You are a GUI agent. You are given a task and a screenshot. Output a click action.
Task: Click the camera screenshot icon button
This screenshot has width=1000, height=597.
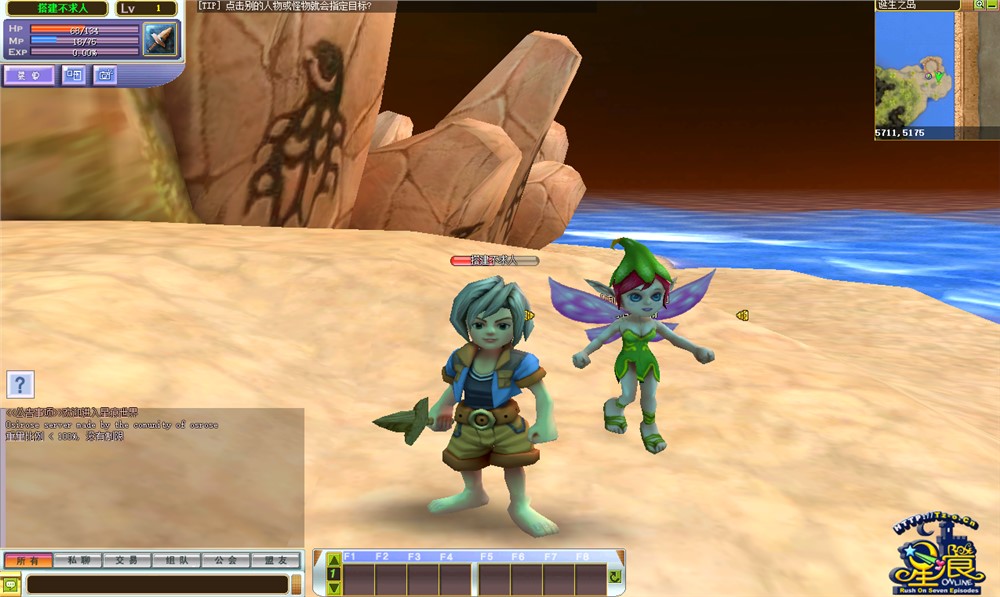pos(105,74)
